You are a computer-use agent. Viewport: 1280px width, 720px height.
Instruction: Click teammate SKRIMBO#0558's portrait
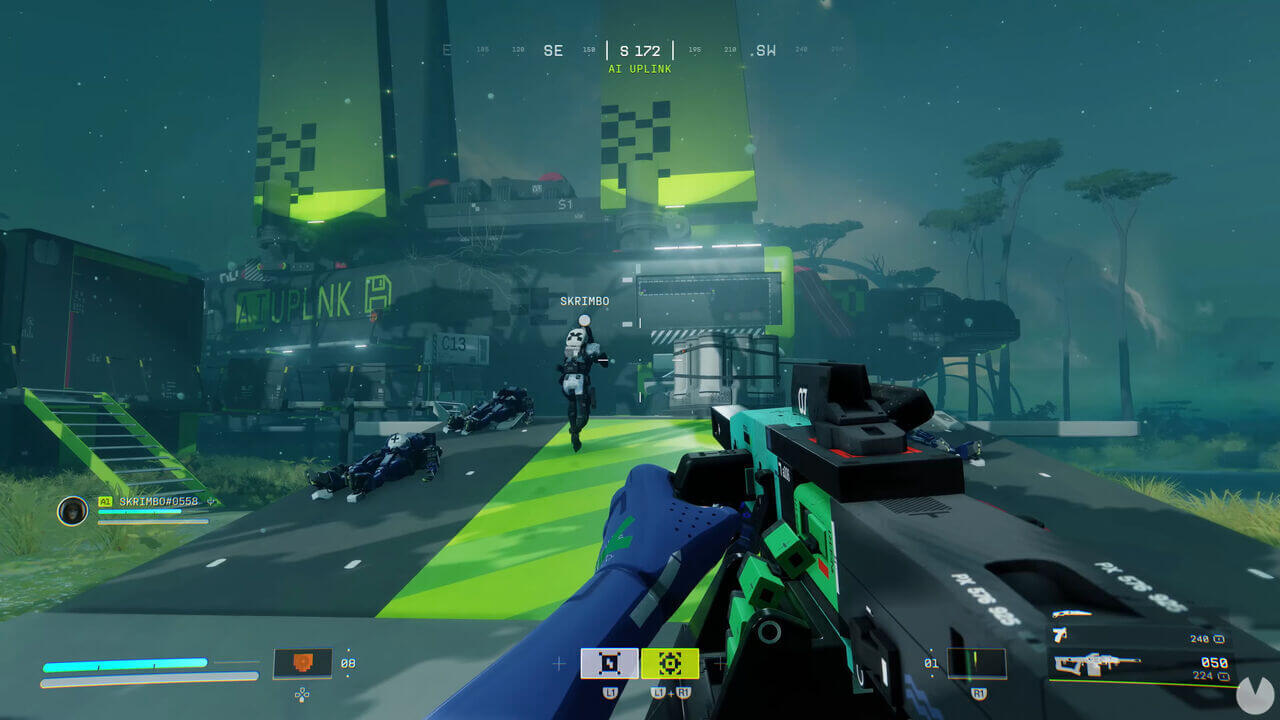(72, 511)
